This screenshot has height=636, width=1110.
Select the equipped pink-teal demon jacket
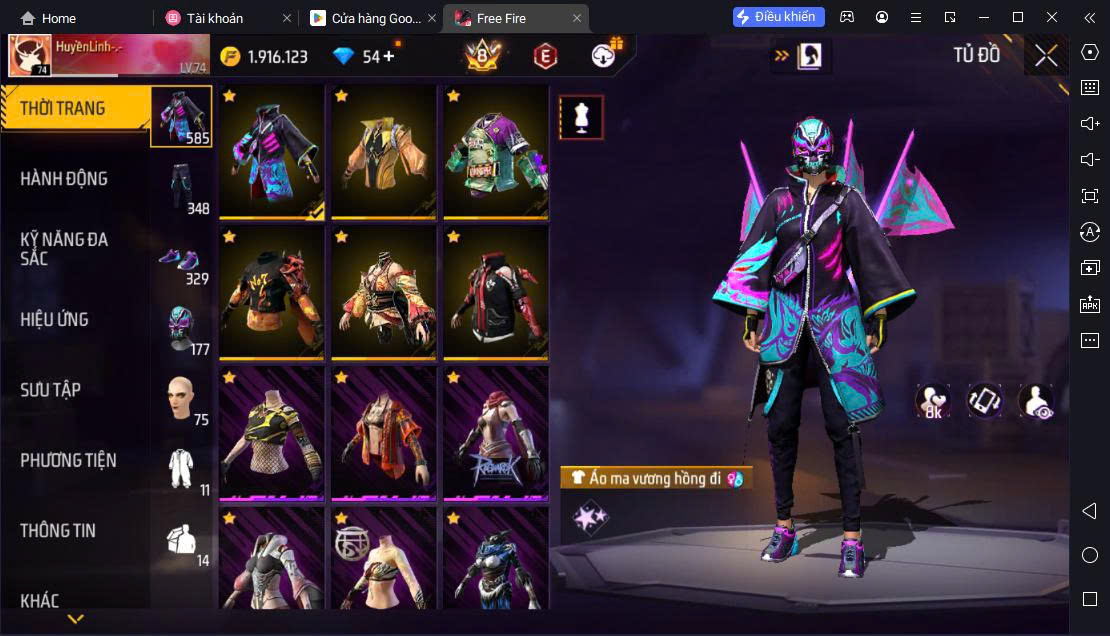pyautogui.click(x=272, y=150)
